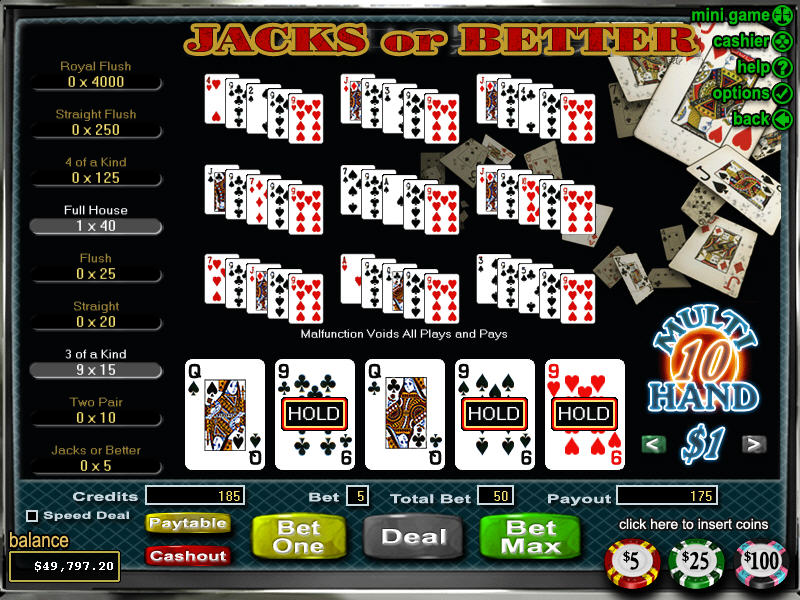Viewport: 800px width, 600px height.
Task: Open the yellow Paytable button
Action: pos(188,523)
